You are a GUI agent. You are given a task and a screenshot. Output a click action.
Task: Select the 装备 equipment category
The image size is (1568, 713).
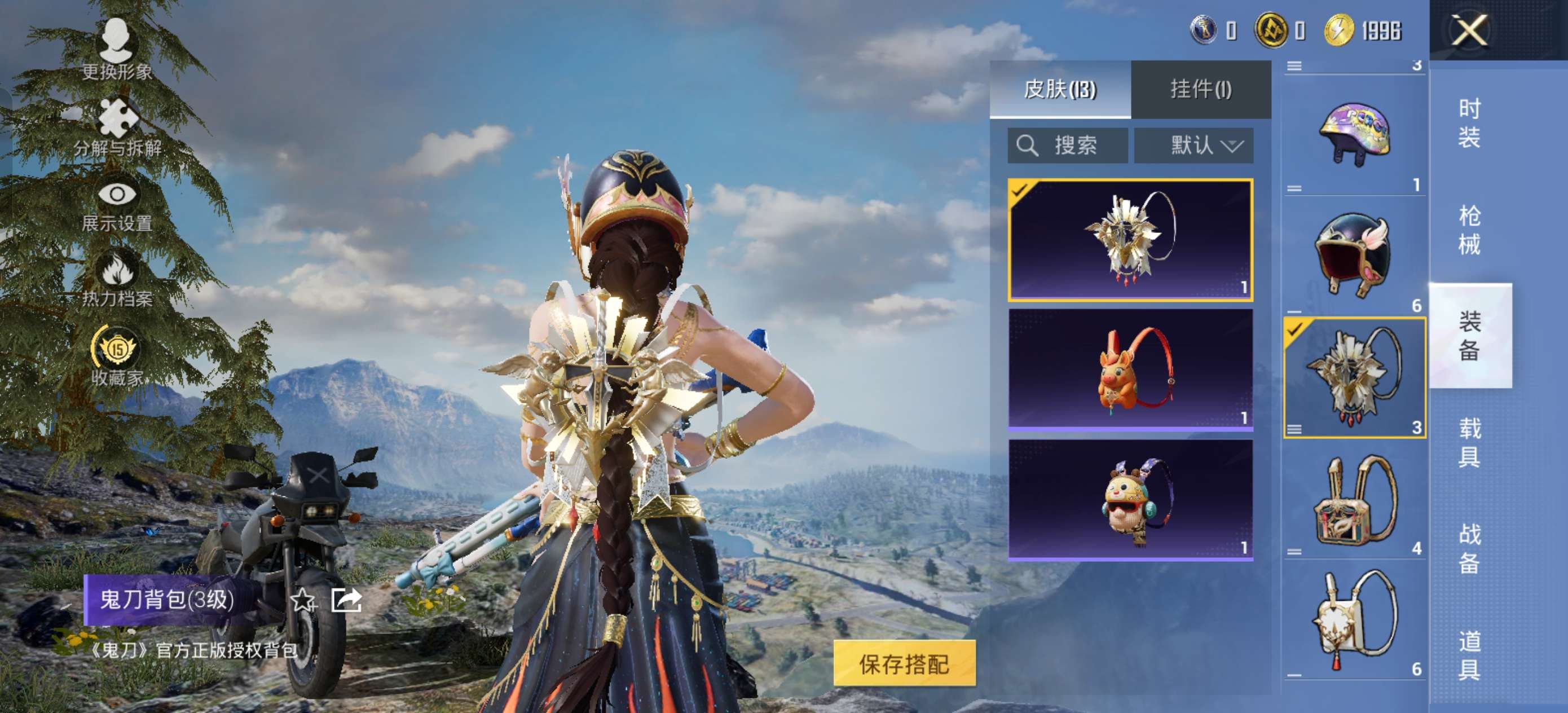pyautogui.click(x=1469, y=336)
